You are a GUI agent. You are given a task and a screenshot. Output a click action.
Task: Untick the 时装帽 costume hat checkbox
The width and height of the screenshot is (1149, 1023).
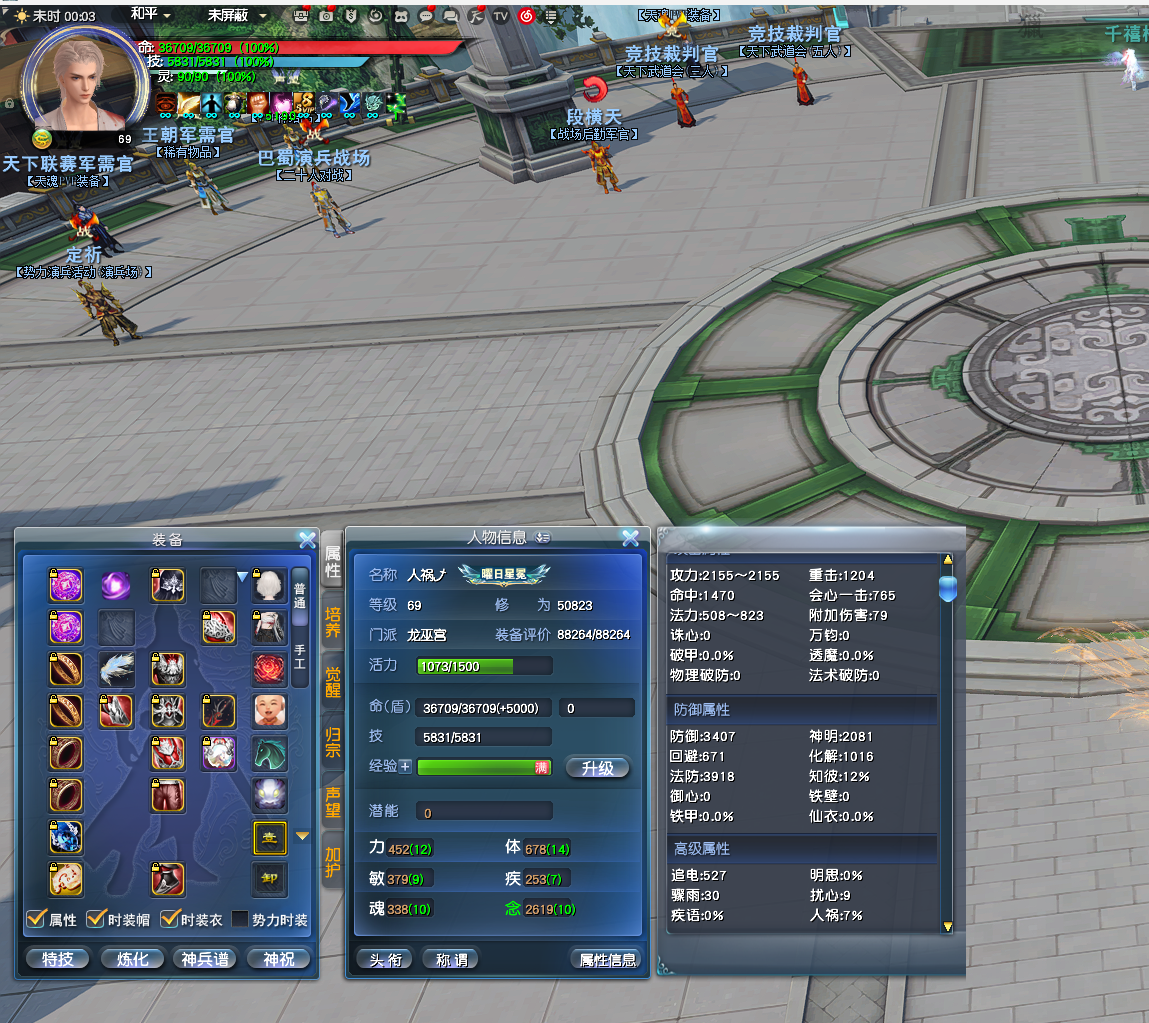coord(97,919)
